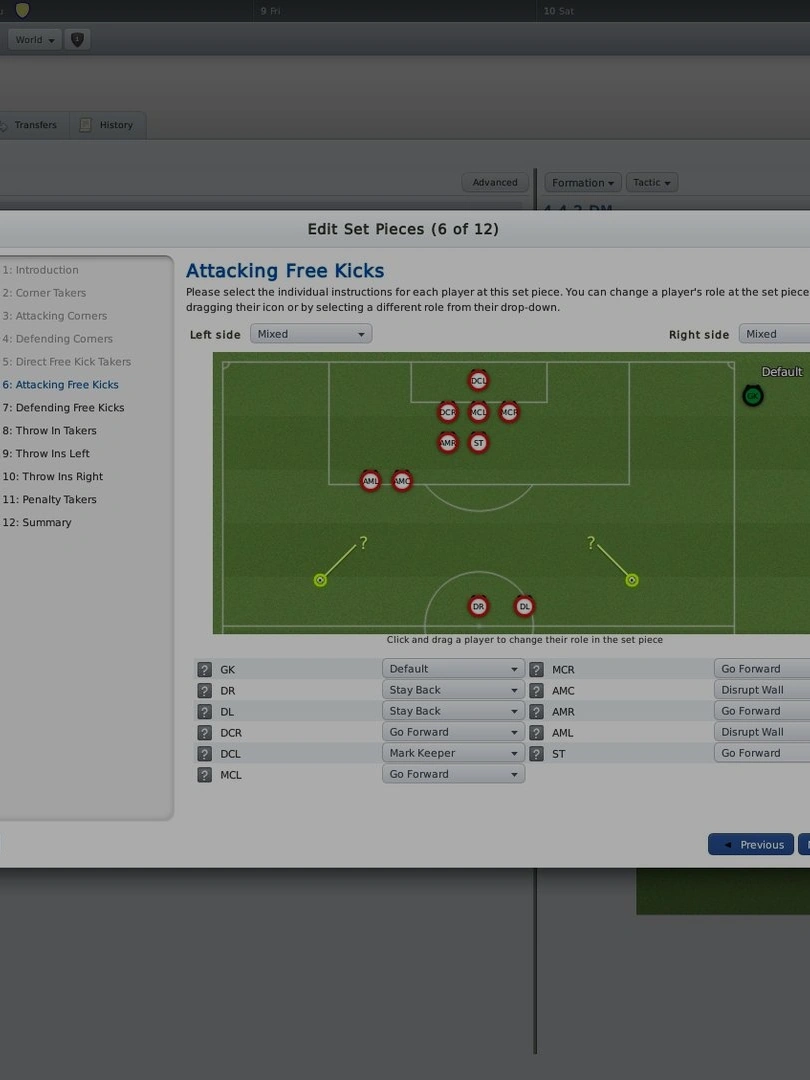Open the DCR Go Forward dropdown

point(453,732)
